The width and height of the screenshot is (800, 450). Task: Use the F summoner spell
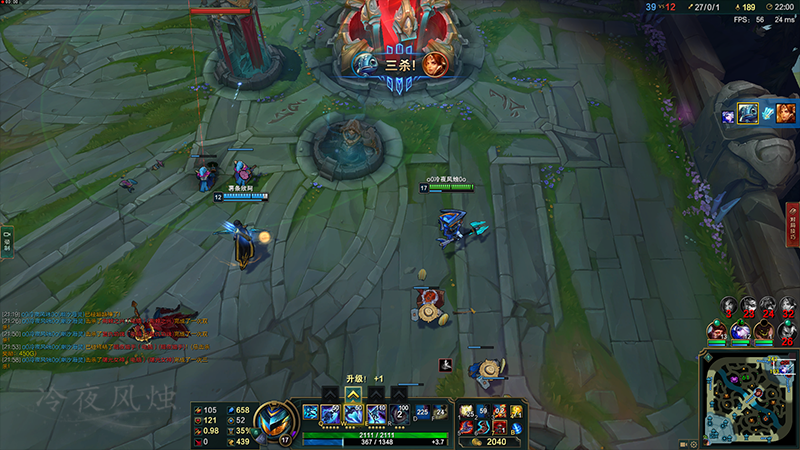(x=439, y=411)
